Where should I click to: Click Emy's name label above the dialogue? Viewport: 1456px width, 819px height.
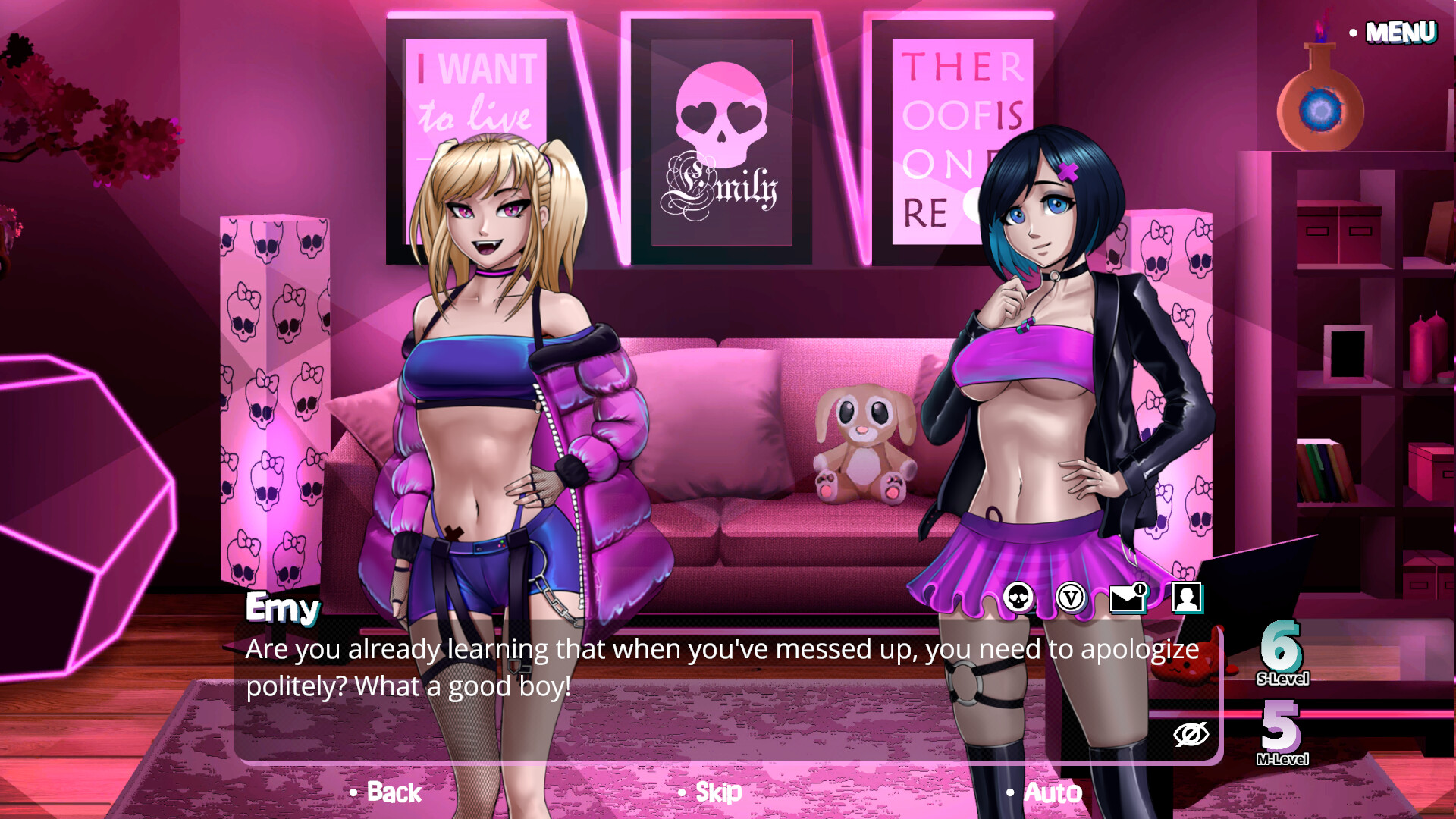(x=281, y=608)
